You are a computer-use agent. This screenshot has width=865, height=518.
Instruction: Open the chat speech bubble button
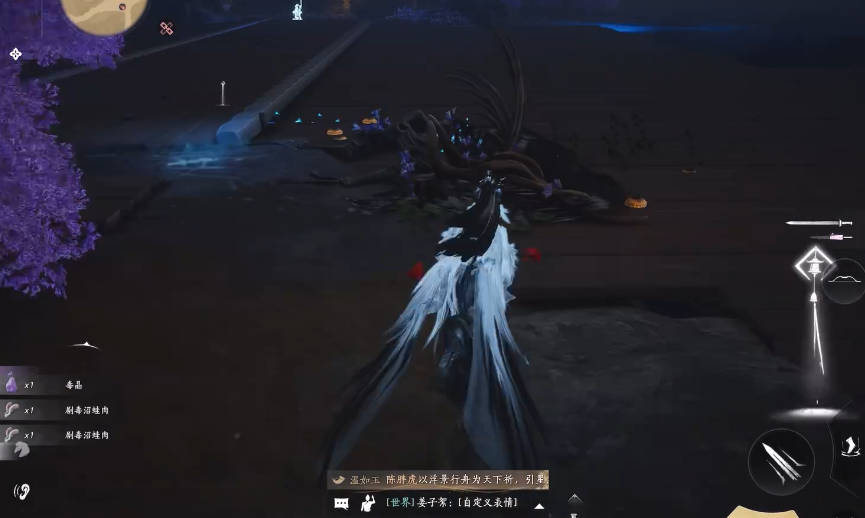[x=342, y=503]
